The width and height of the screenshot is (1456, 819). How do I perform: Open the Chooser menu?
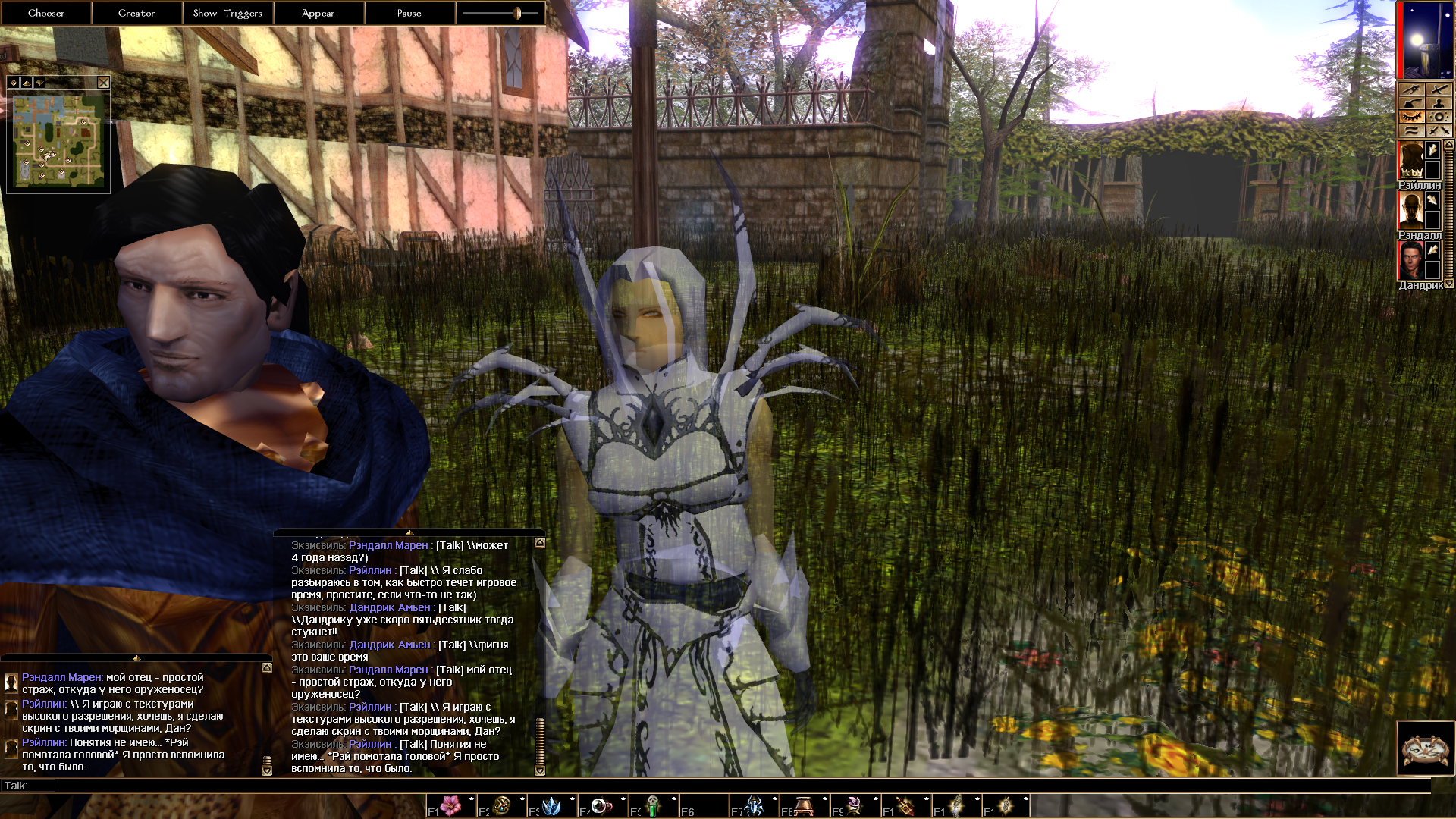(x=46, y=13)
